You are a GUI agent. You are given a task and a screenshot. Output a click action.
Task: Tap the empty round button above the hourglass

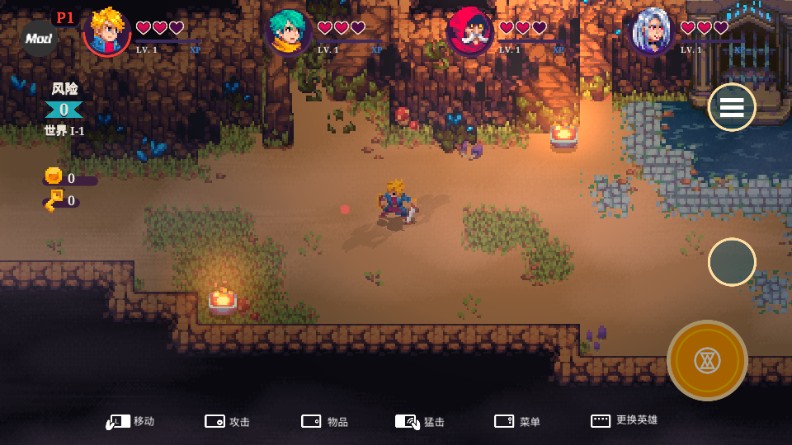pyautogui.click(x=732, y=262)
